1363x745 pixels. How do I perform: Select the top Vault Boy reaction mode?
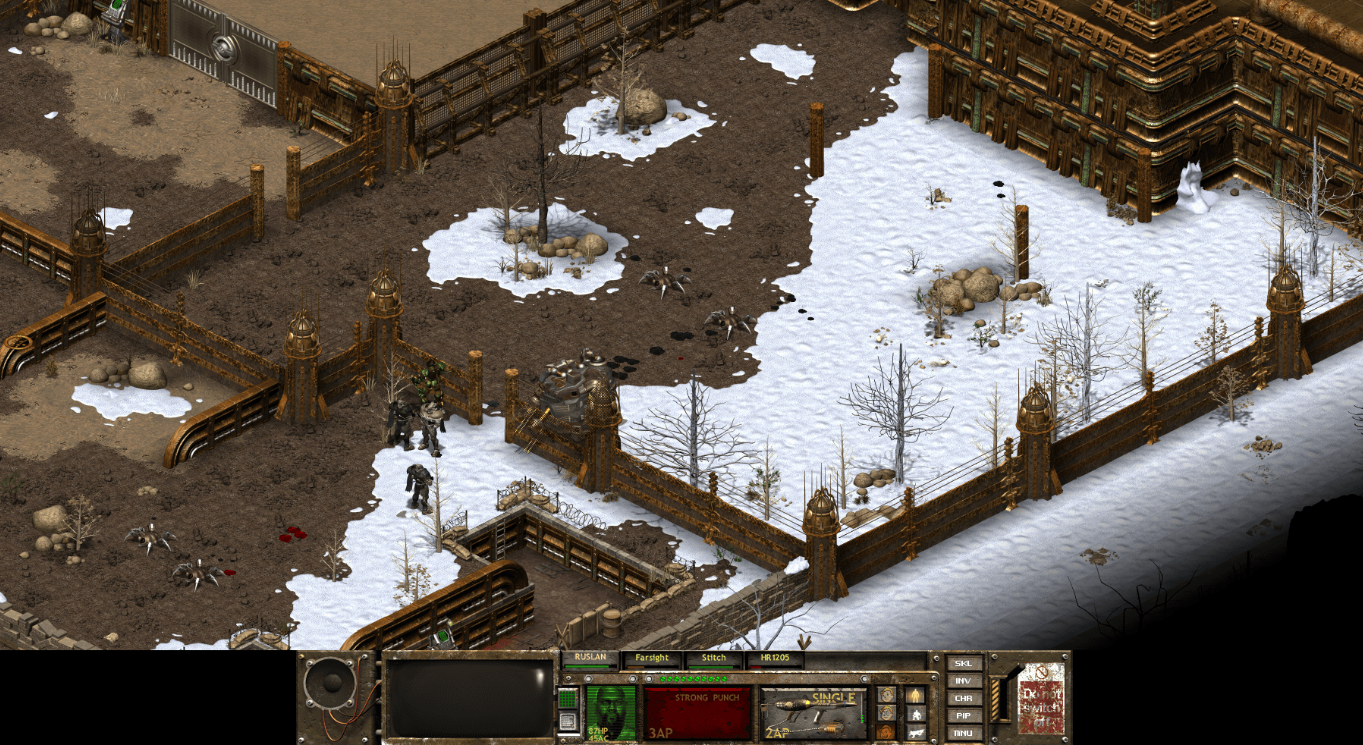pos(886,695)
